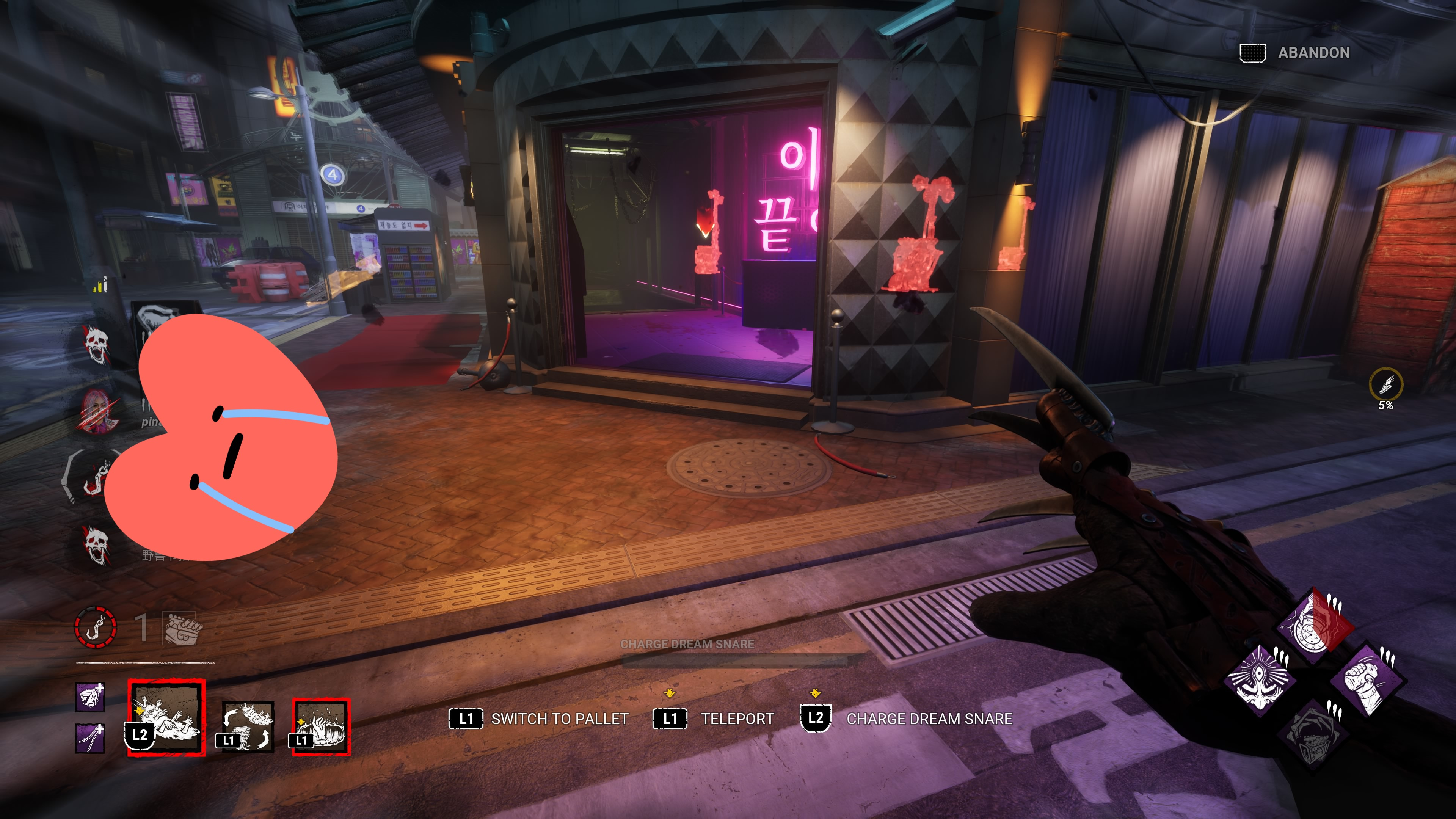Click the 5% haste status effect icon

pyautogui.click(x=1385, y=385)
